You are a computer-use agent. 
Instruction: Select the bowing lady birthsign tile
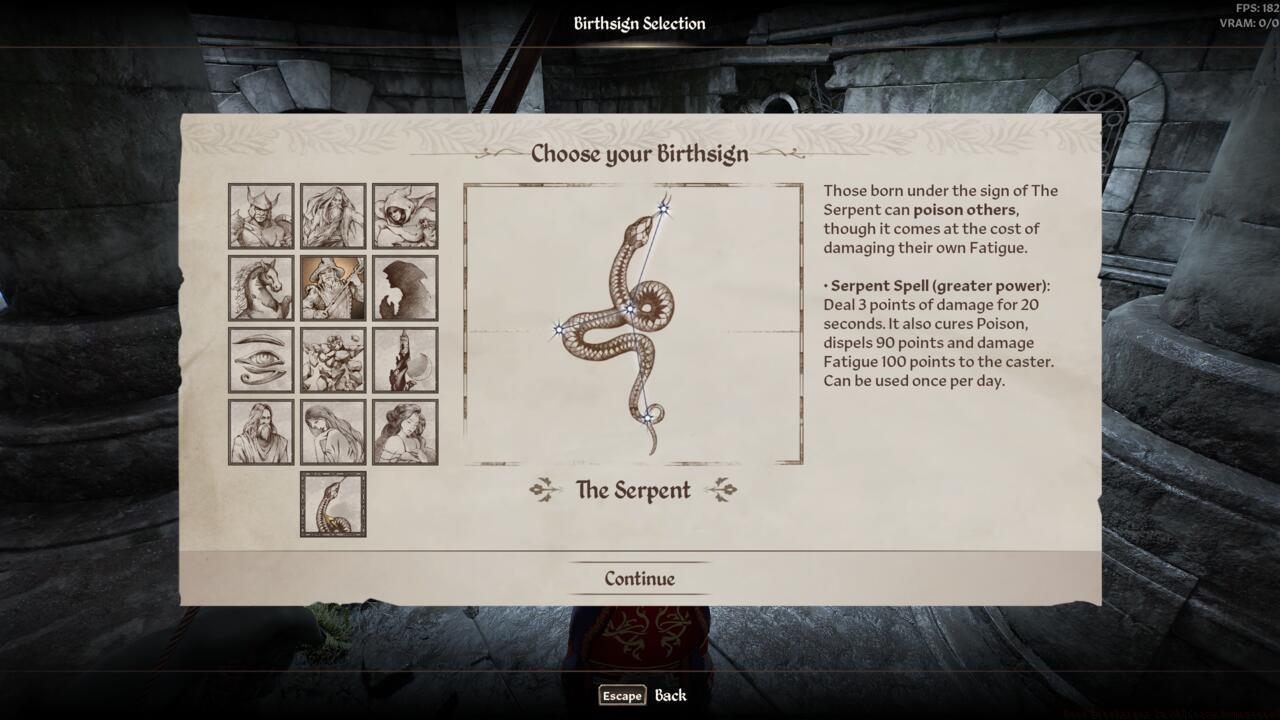point(333,432)
